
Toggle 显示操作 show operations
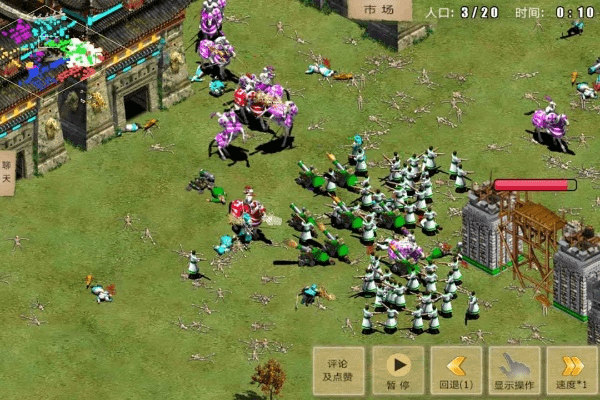514,370
